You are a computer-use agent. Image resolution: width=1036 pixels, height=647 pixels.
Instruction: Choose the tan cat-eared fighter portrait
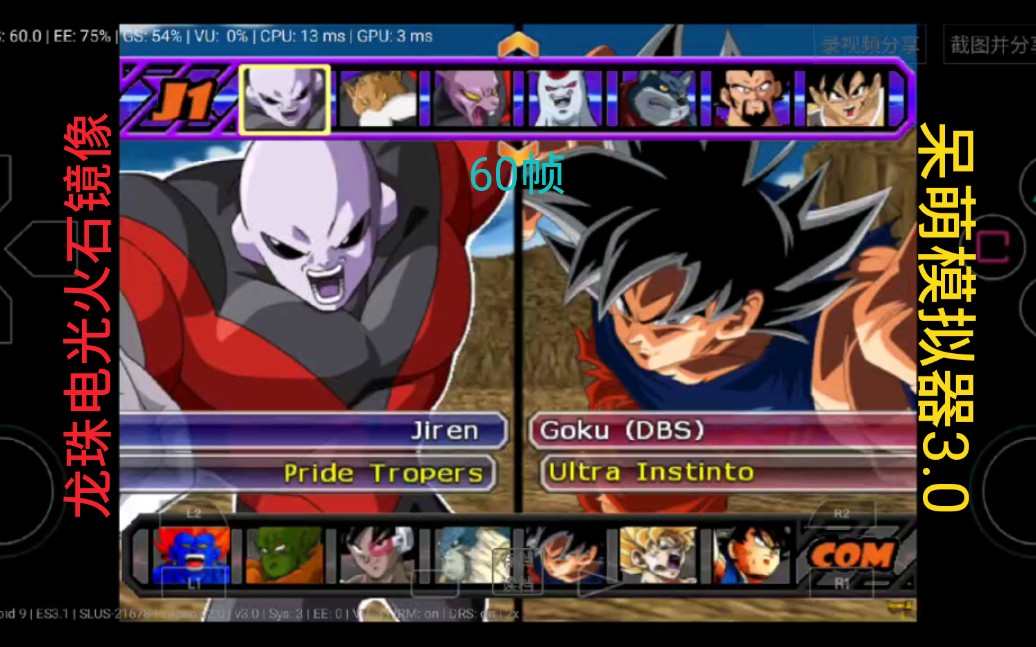coord(377,99)
